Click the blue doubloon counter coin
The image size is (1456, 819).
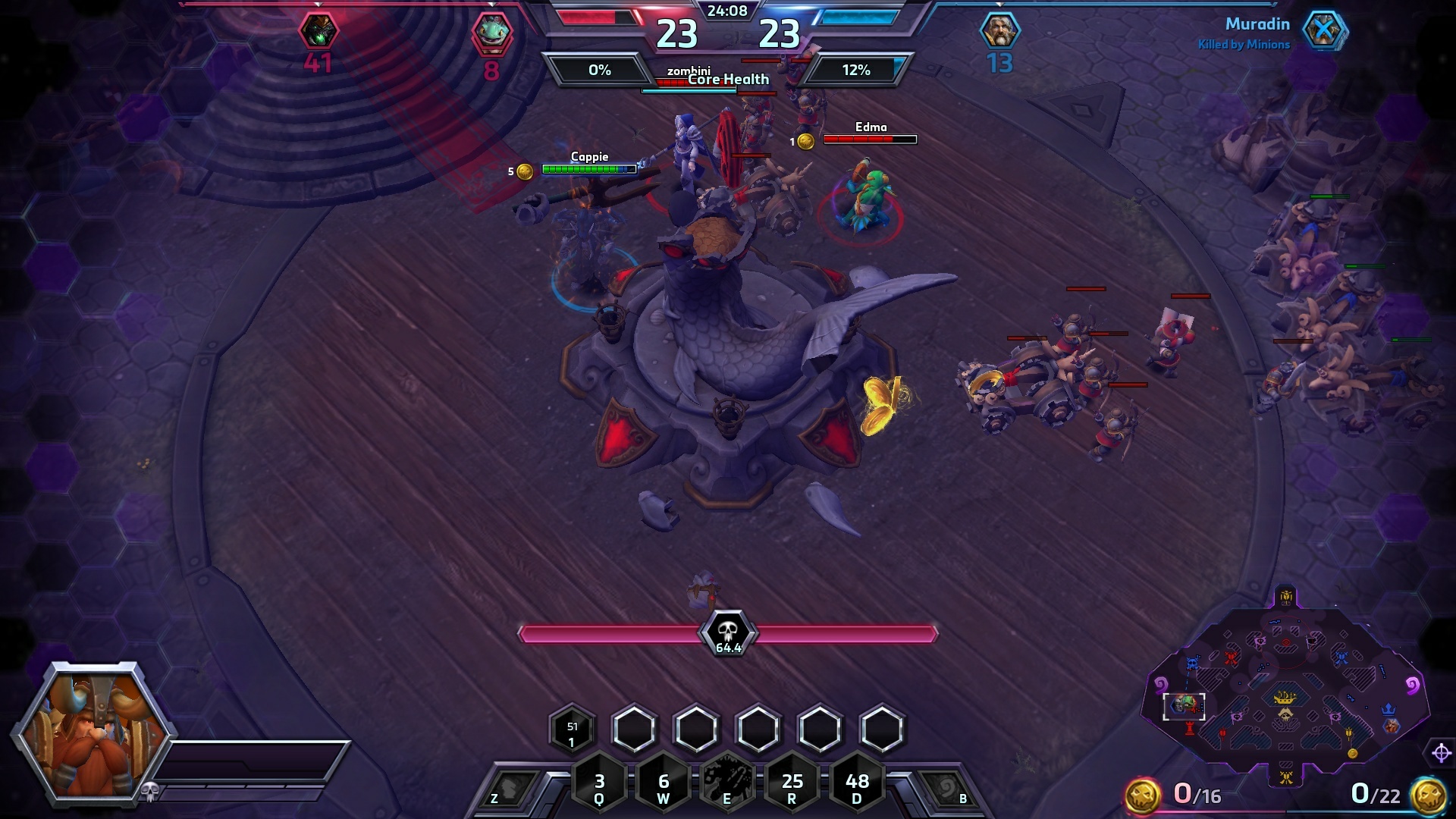(1427, 795)
